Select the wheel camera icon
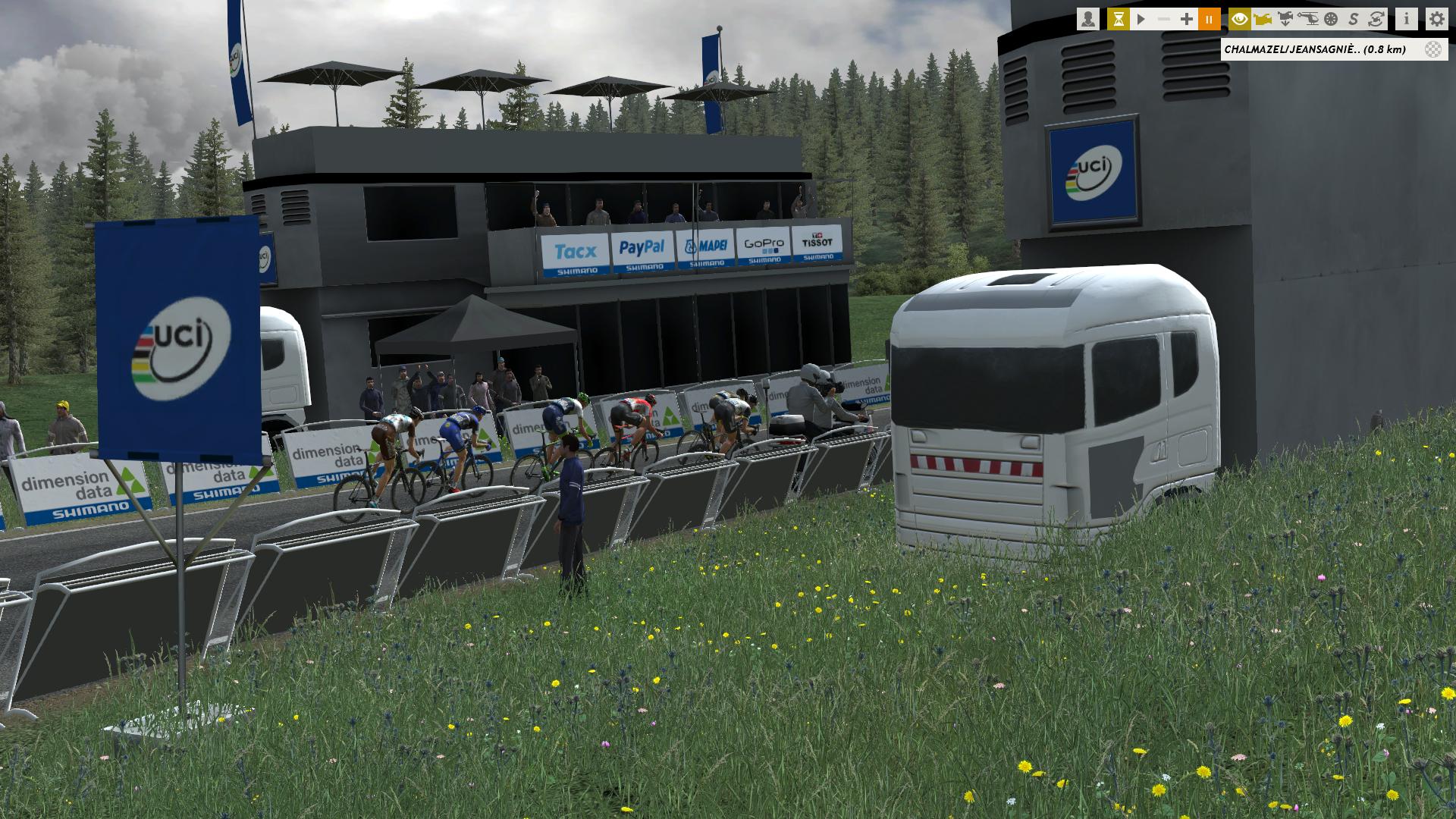 1331,20
